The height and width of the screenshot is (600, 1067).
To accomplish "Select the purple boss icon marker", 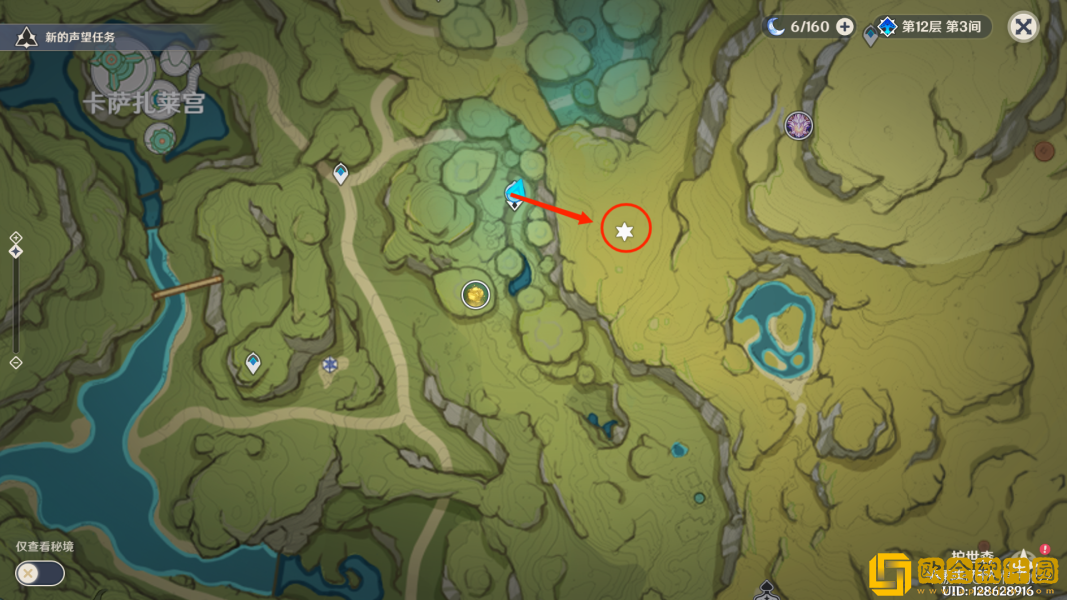I will (x=798, y=125).
